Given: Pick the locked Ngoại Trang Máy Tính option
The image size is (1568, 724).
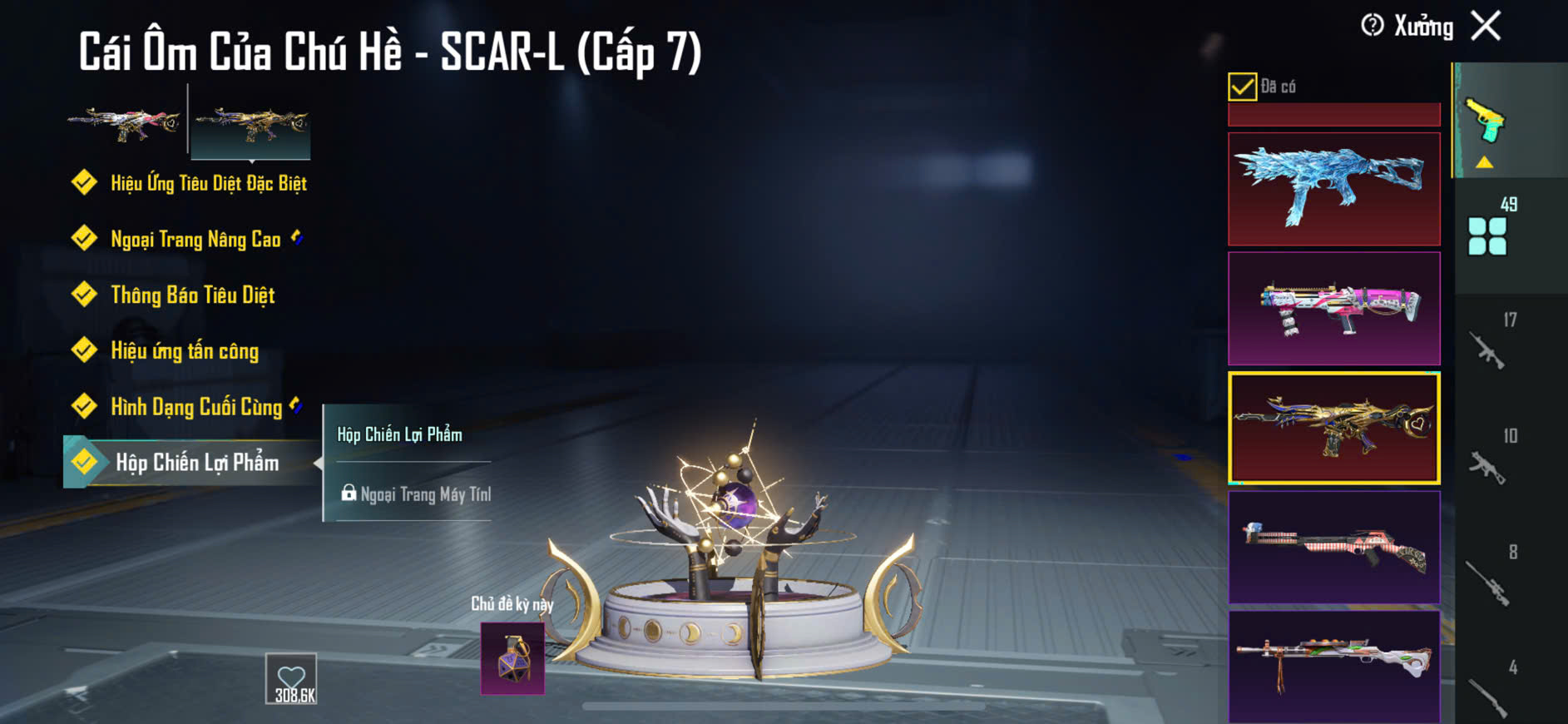Looking at the screenshot, I should [416, 494].
